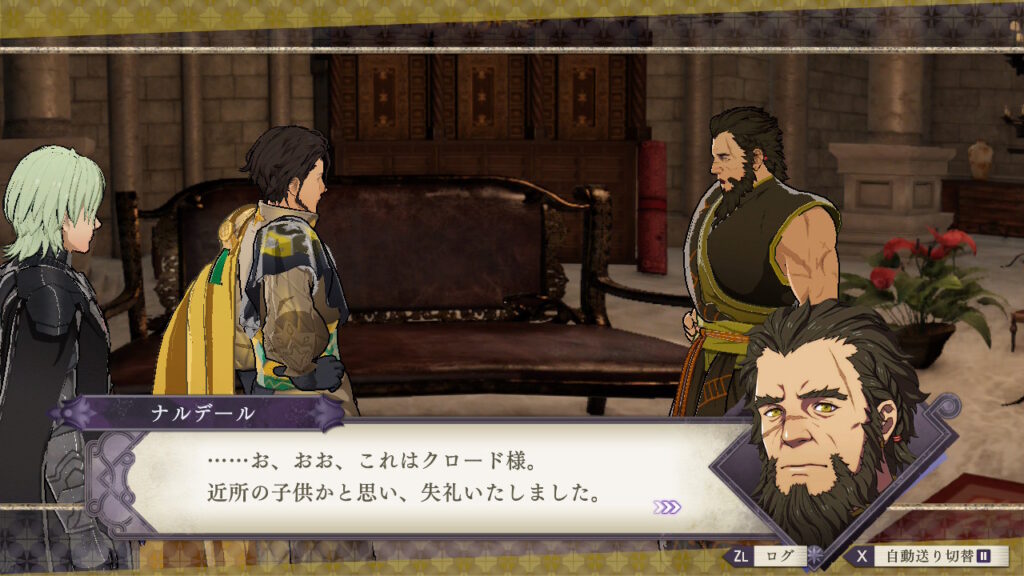Advance dialogue with the purple arrow indicator
Image resolution: width=1024 pixels, height=576 pixels.
point(667,507)
